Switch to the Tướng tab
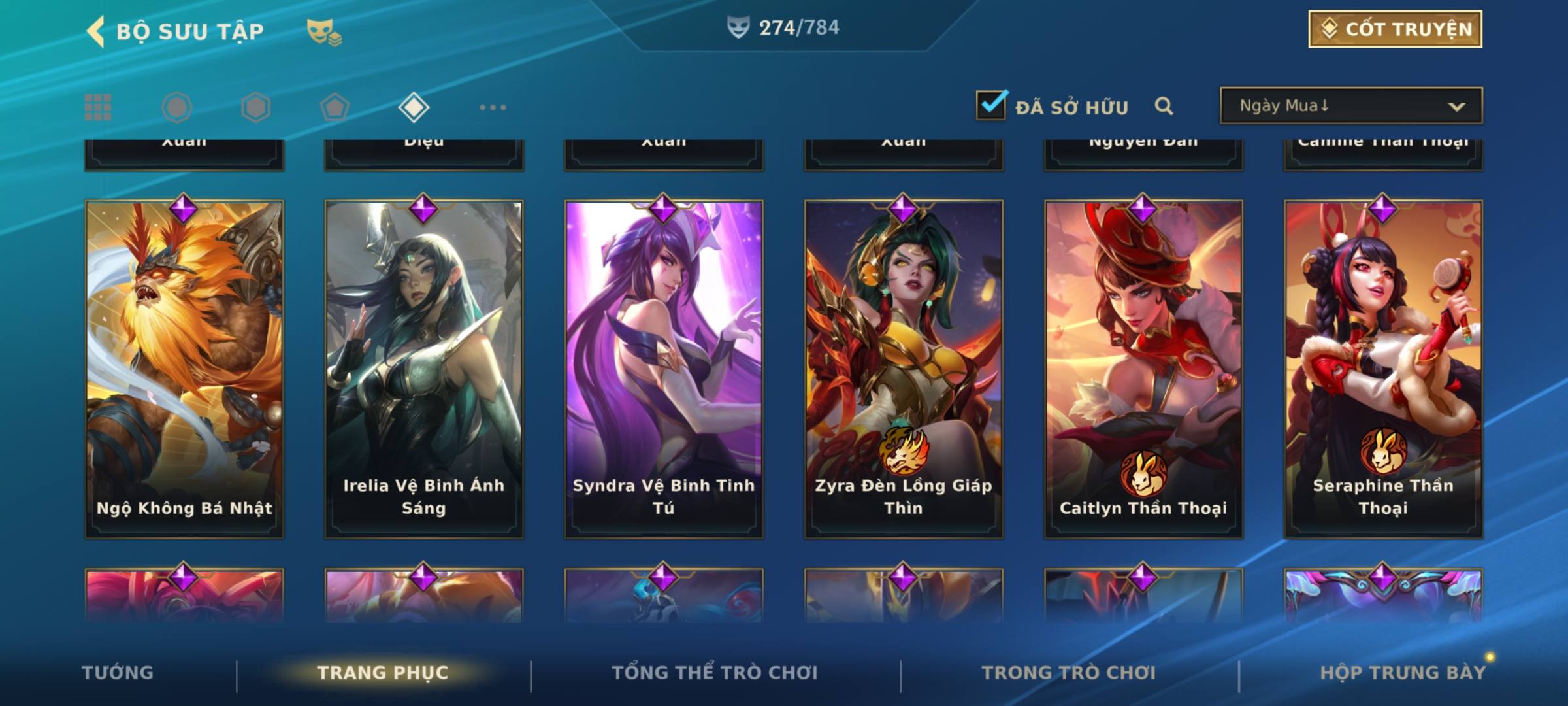Viewport: 1568px width, 706px height. click(x=118, y=673)
